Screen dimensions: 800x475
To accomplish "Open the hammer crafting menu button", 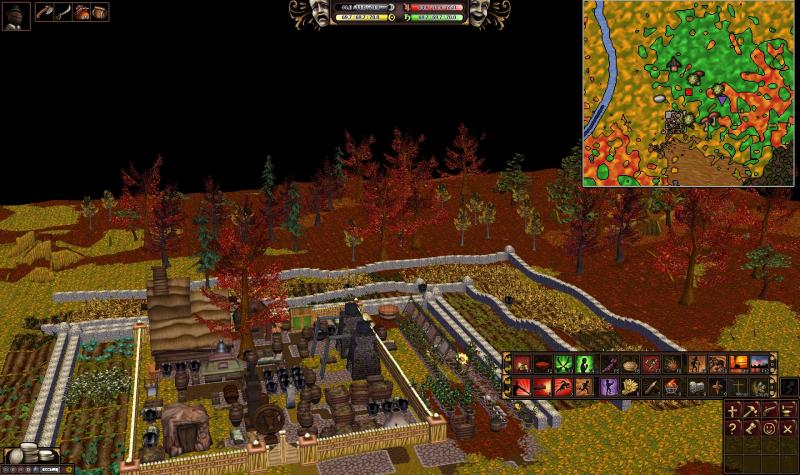I will tap(751, 410).
